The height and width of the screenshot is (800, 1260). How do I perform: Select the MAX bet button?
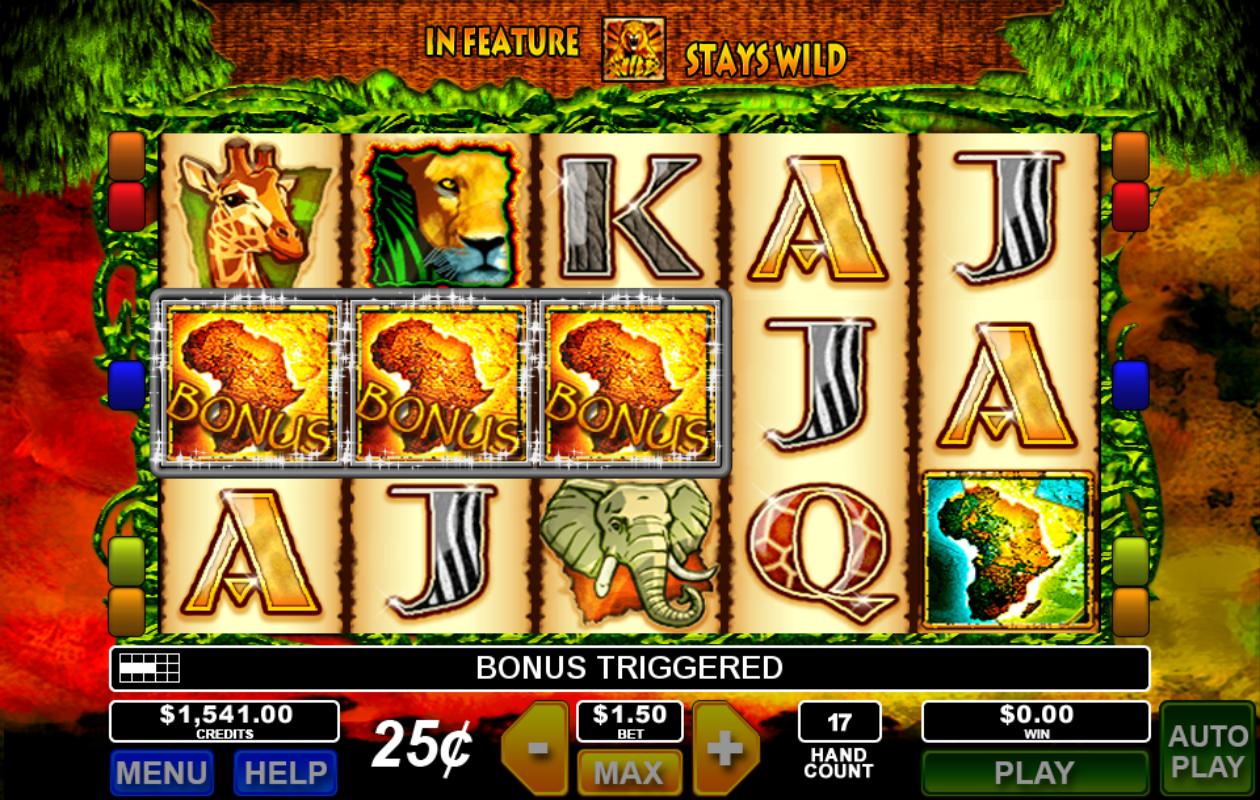tap(629, 772)
